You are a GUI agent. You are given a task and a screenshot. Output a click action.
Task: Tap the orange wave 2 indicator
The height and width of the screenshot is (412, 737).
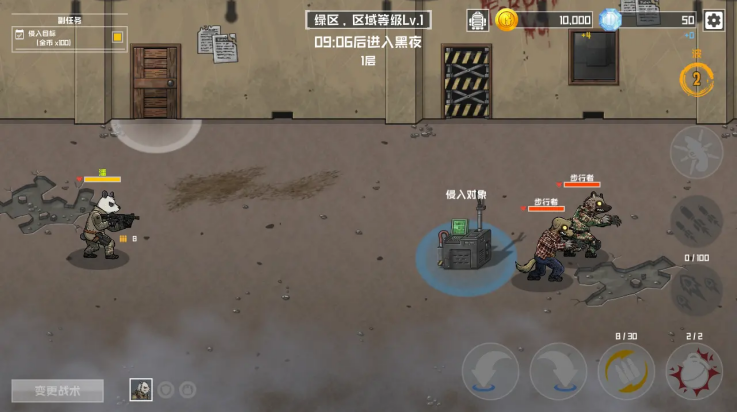pos(697,79)
